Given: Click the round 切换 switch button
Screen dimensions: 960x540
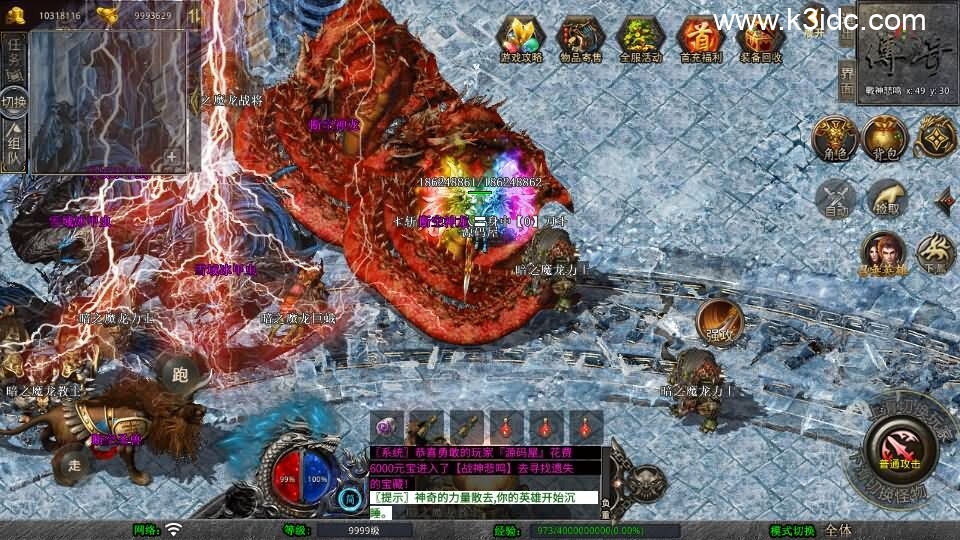Looking at the screenshot, I should point(14,101).
